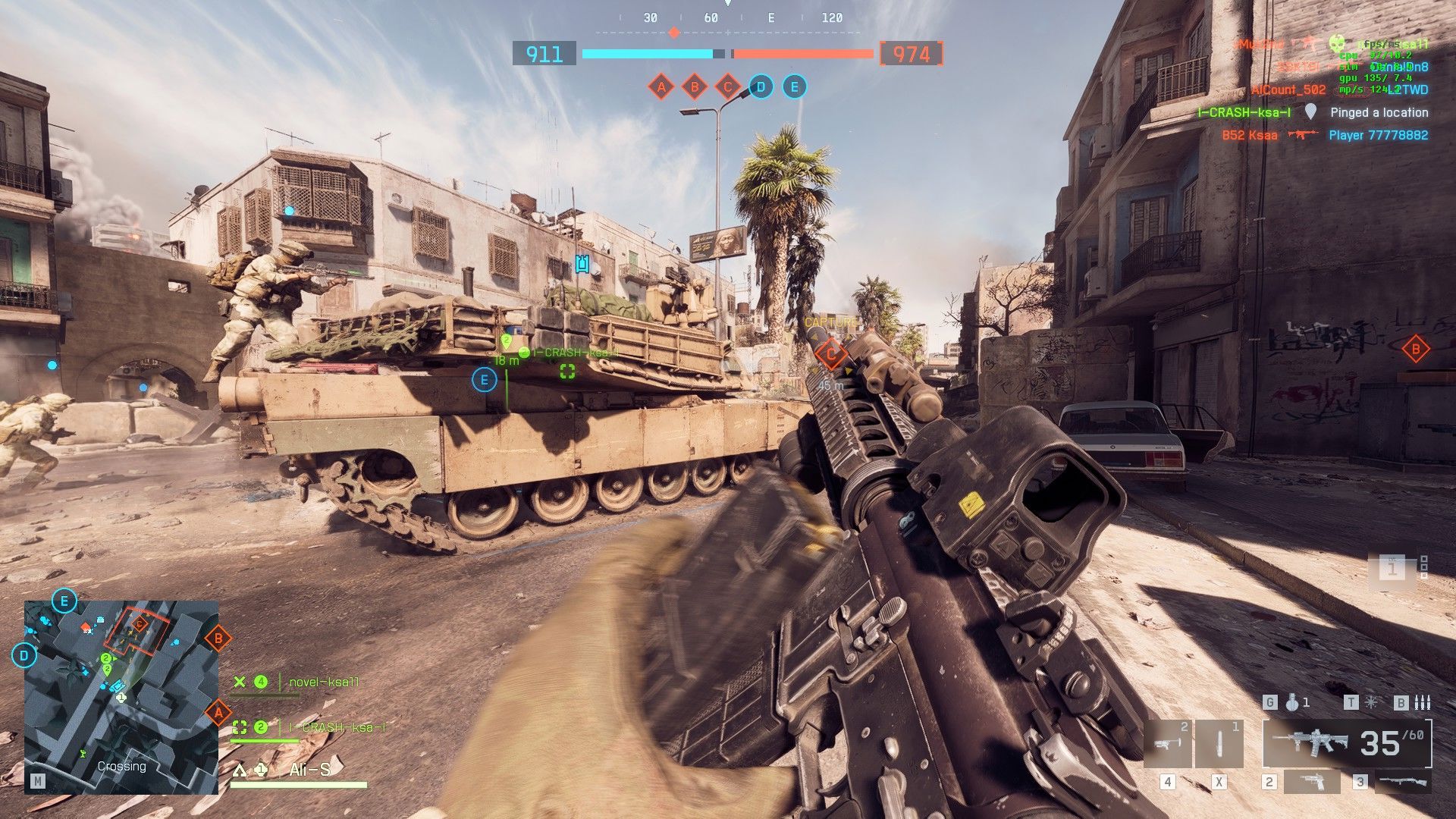This screenshot has width=1456, height=819.
Task: Click the D objective marker beside the minimap
Action: click(24, 655)
